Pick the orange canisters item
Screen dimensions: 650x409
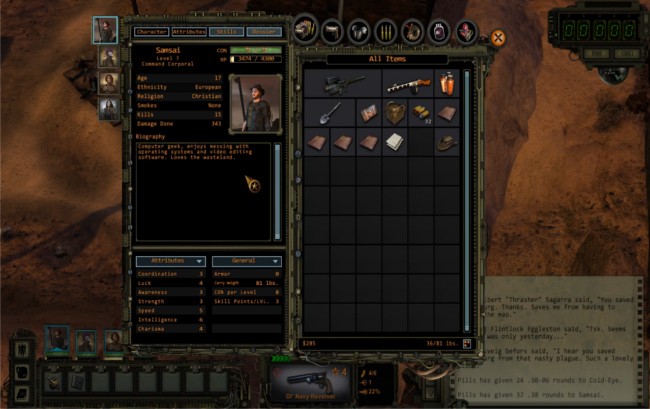(x=447, y=84)
